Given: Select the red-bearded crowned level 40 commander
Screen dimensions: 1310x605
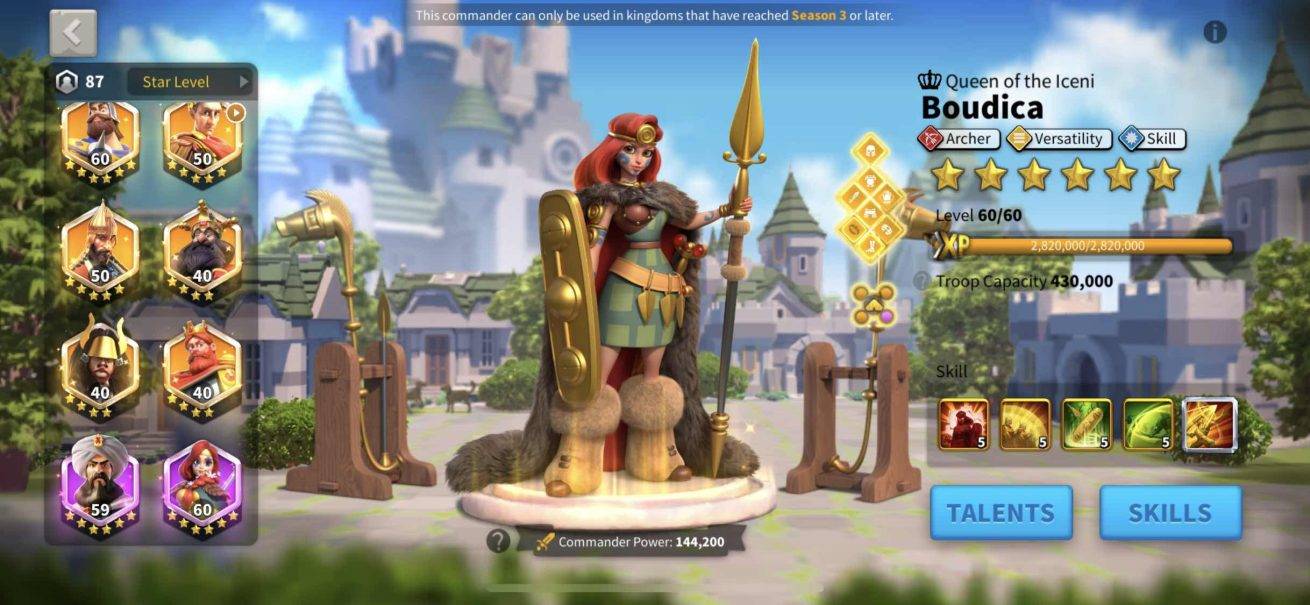Looking at the screenshot, I should coord(202,364).
